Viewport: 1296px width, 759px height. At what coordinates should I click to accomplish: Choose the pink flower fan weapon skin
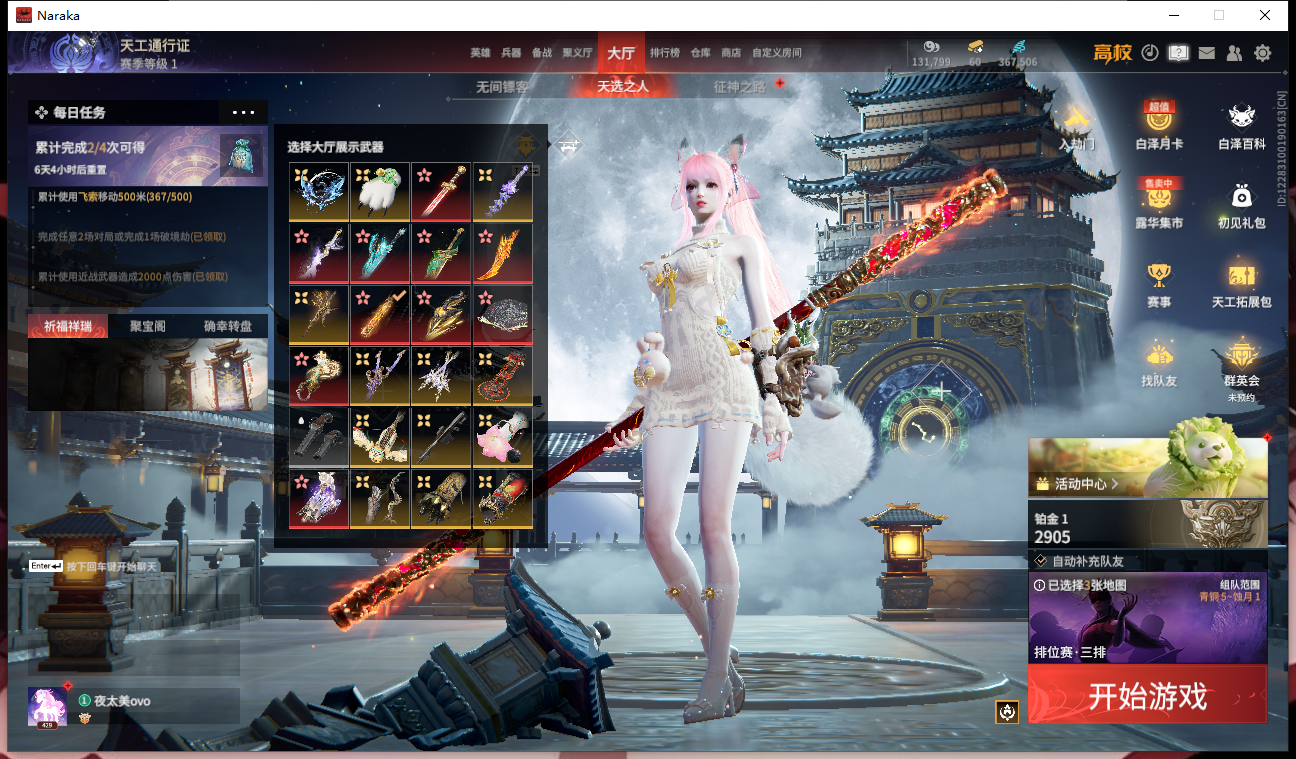502,436
